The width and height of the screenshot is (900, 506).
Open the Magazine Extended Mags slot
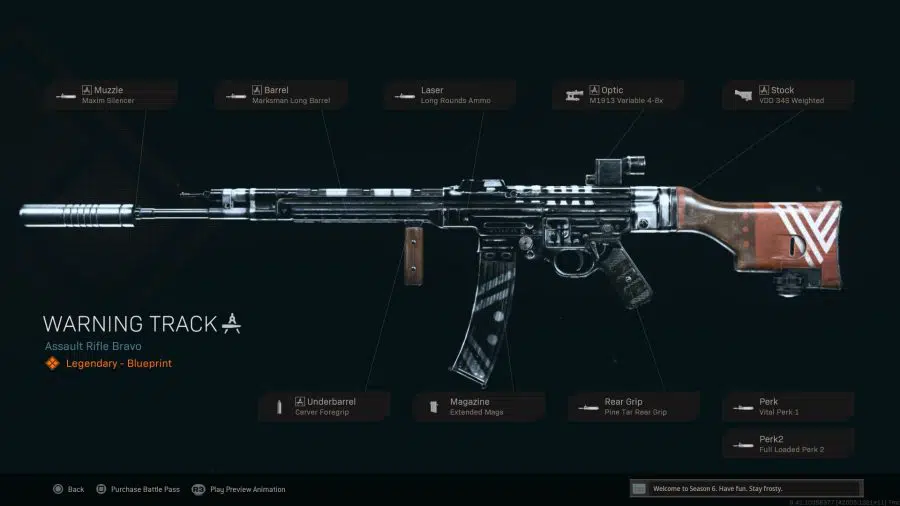[x=478, y=406]
